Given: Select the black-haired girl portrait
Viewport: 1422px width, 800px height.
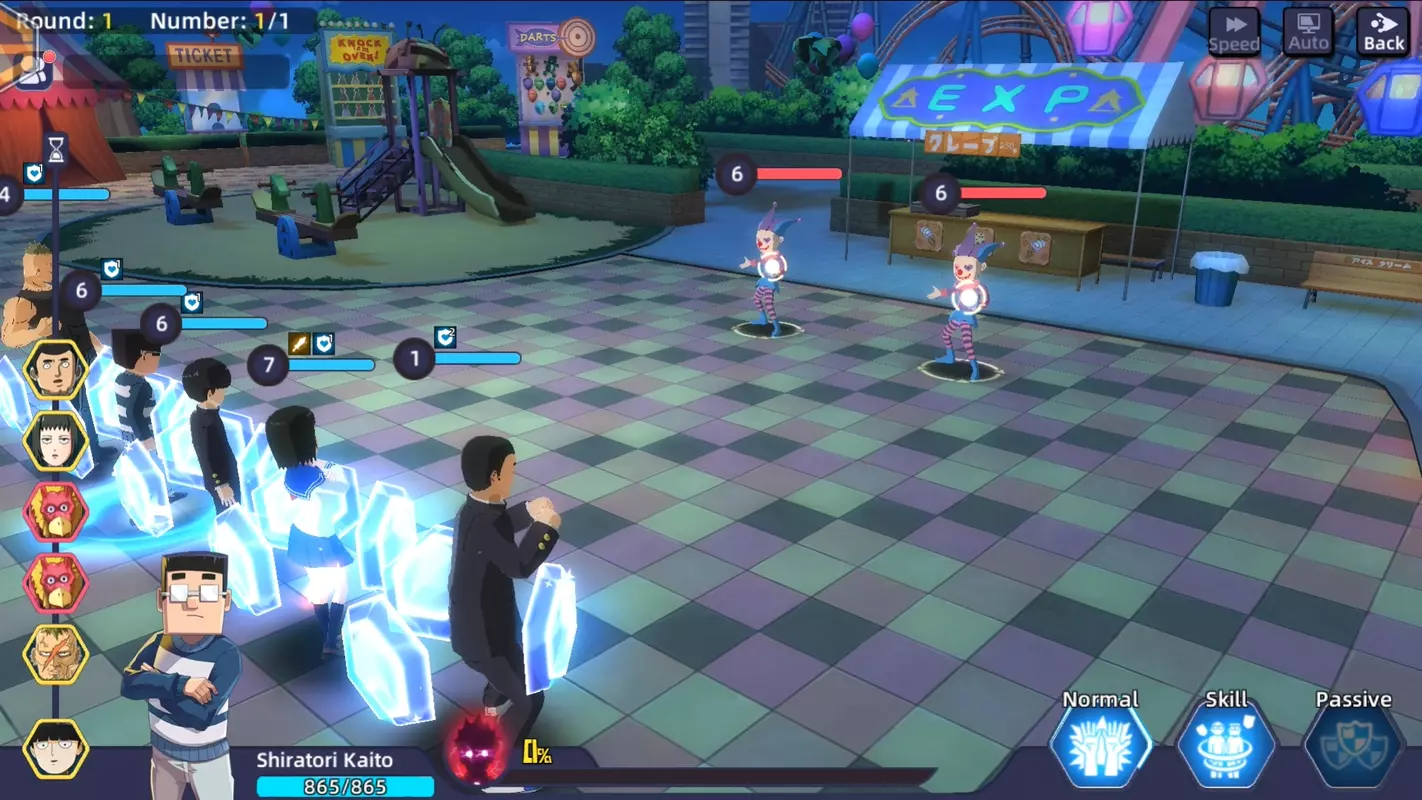Looking at the screenshot, I should 57,441.
